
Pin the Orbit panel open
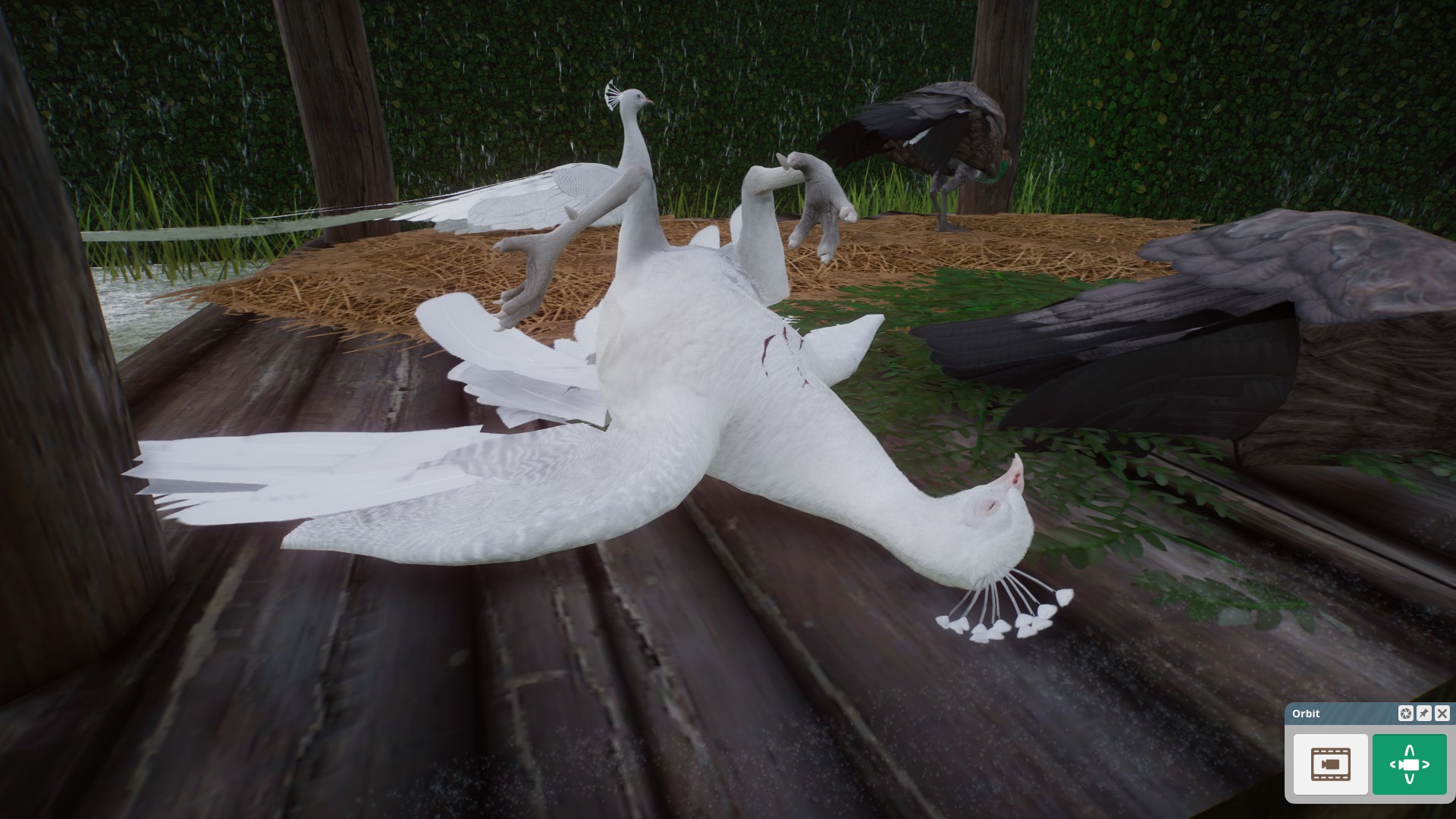coord(1423,714)
